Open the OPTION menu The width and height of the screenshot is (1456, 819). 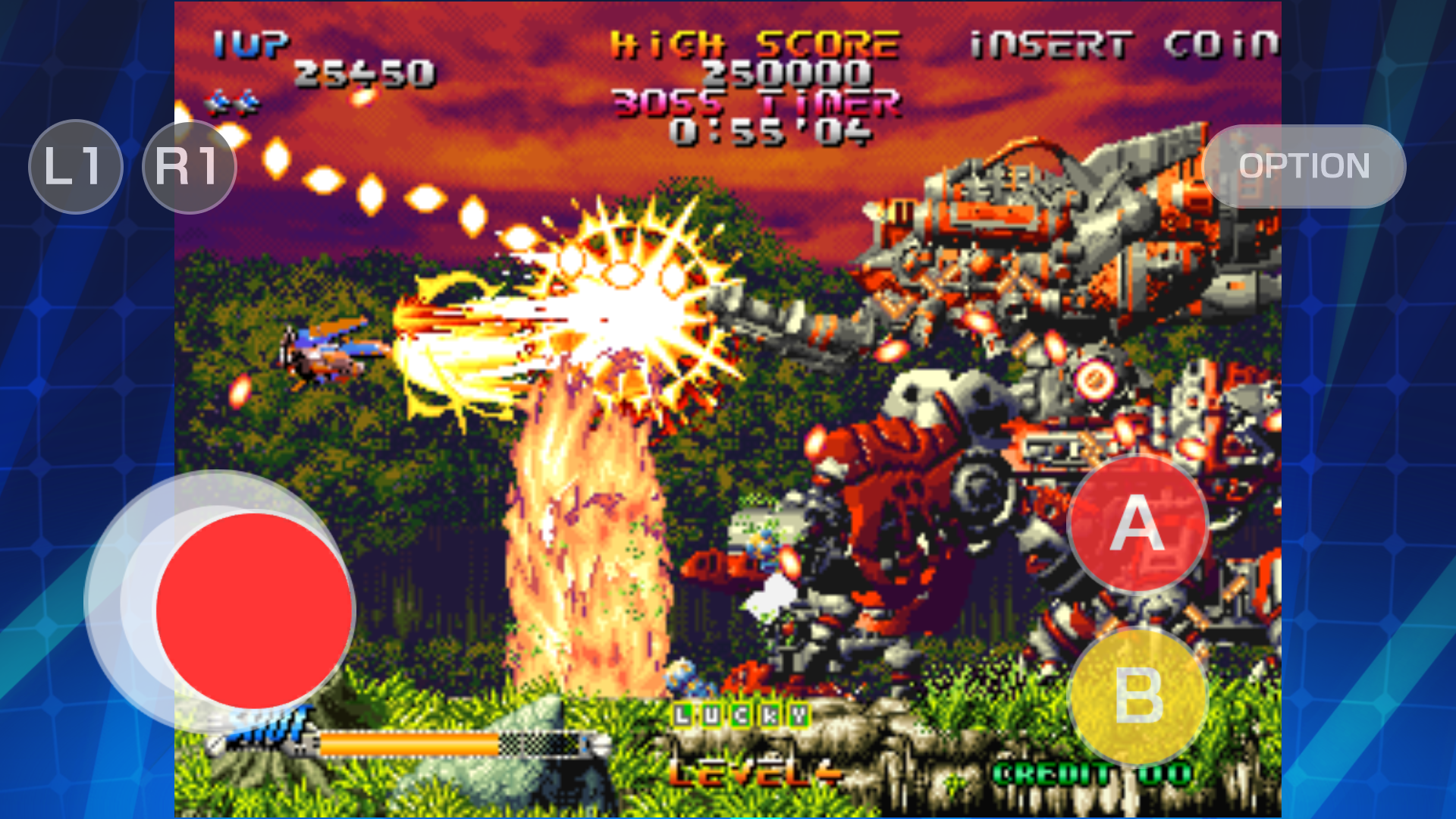[x=1303, y=167]
